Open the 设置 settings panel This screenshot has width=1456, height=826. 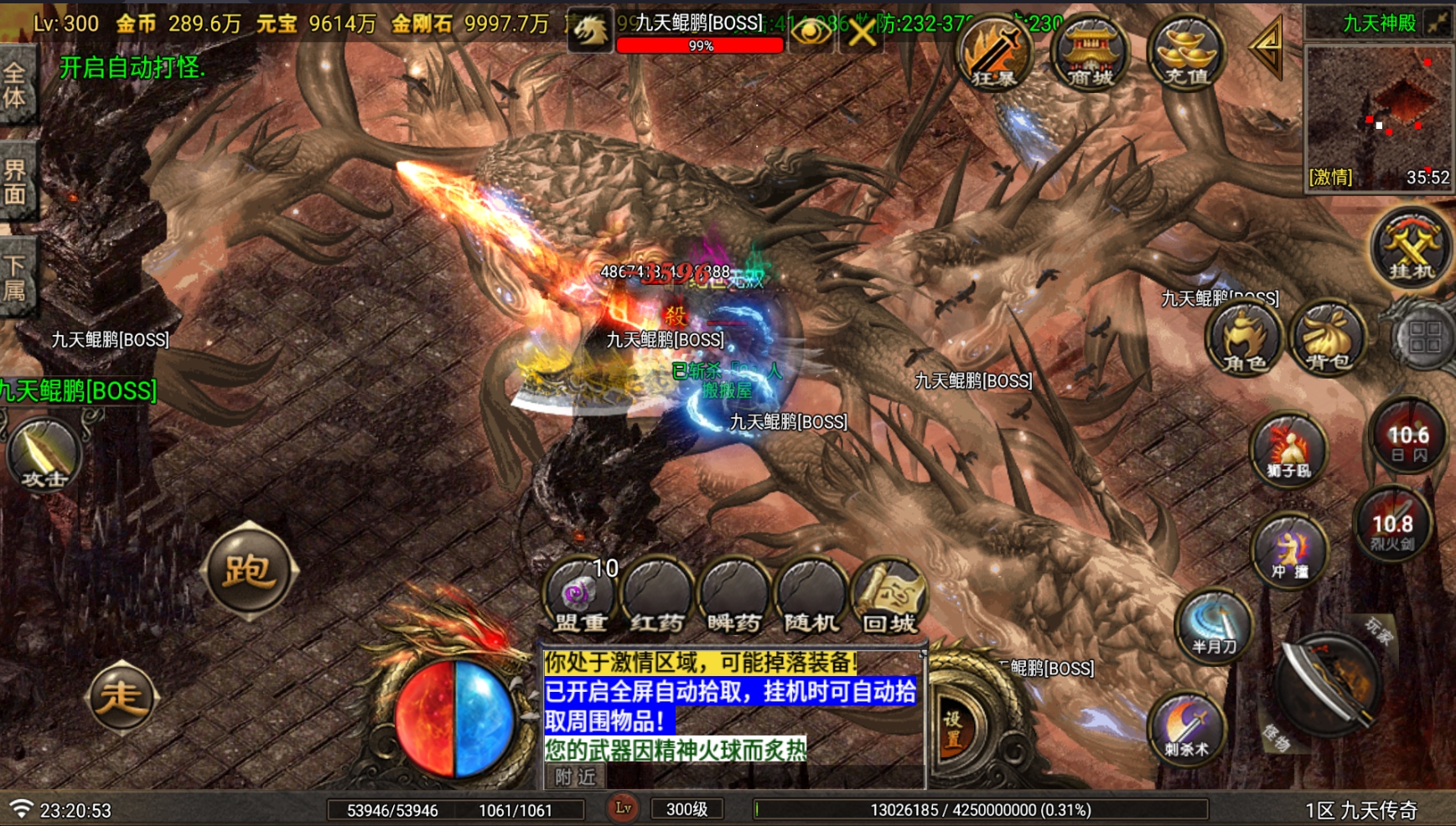coord(954,730)
